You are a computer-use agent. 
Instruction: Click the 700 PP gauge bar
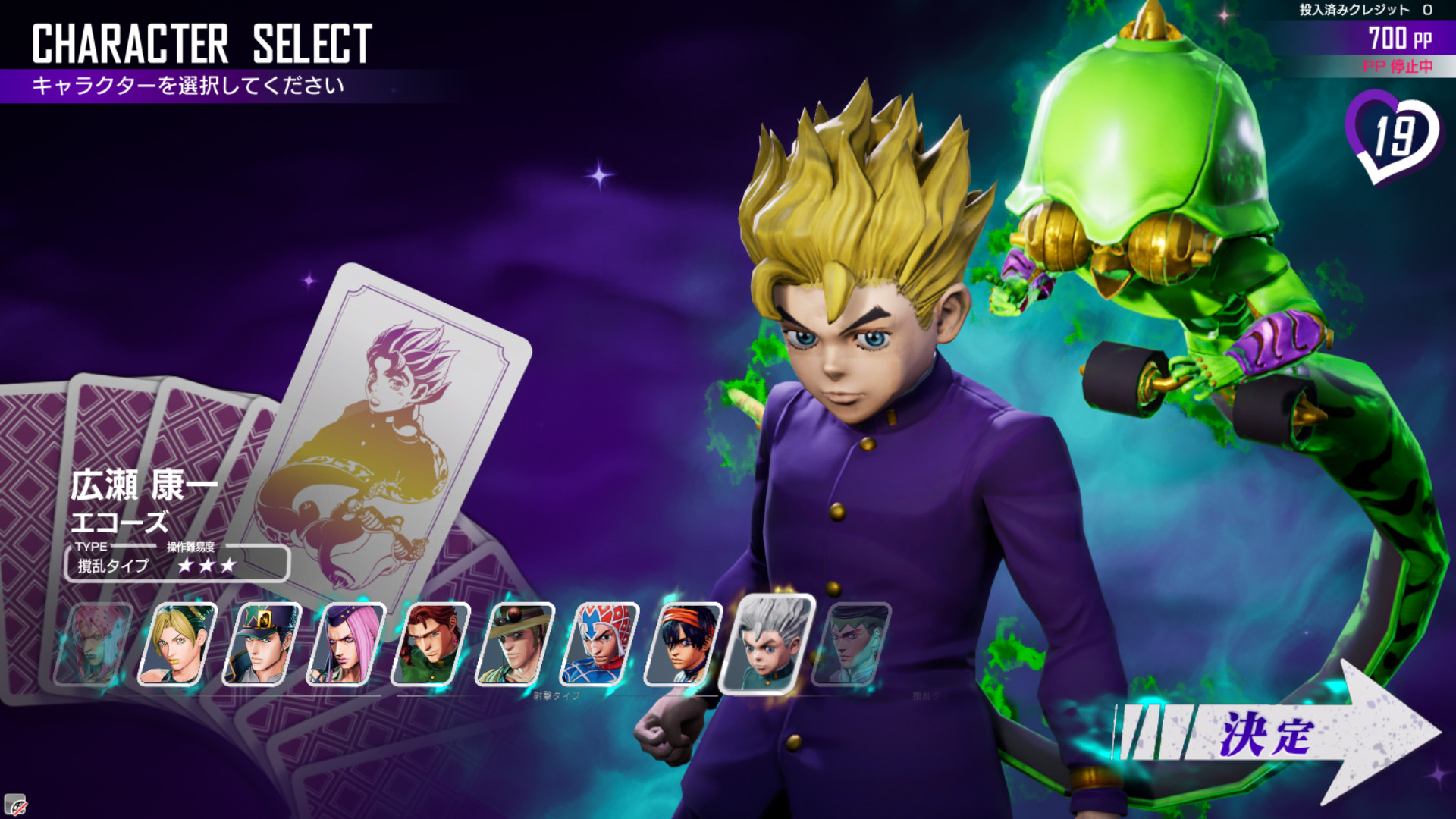pyautogui.click(x=1398, y=36)
